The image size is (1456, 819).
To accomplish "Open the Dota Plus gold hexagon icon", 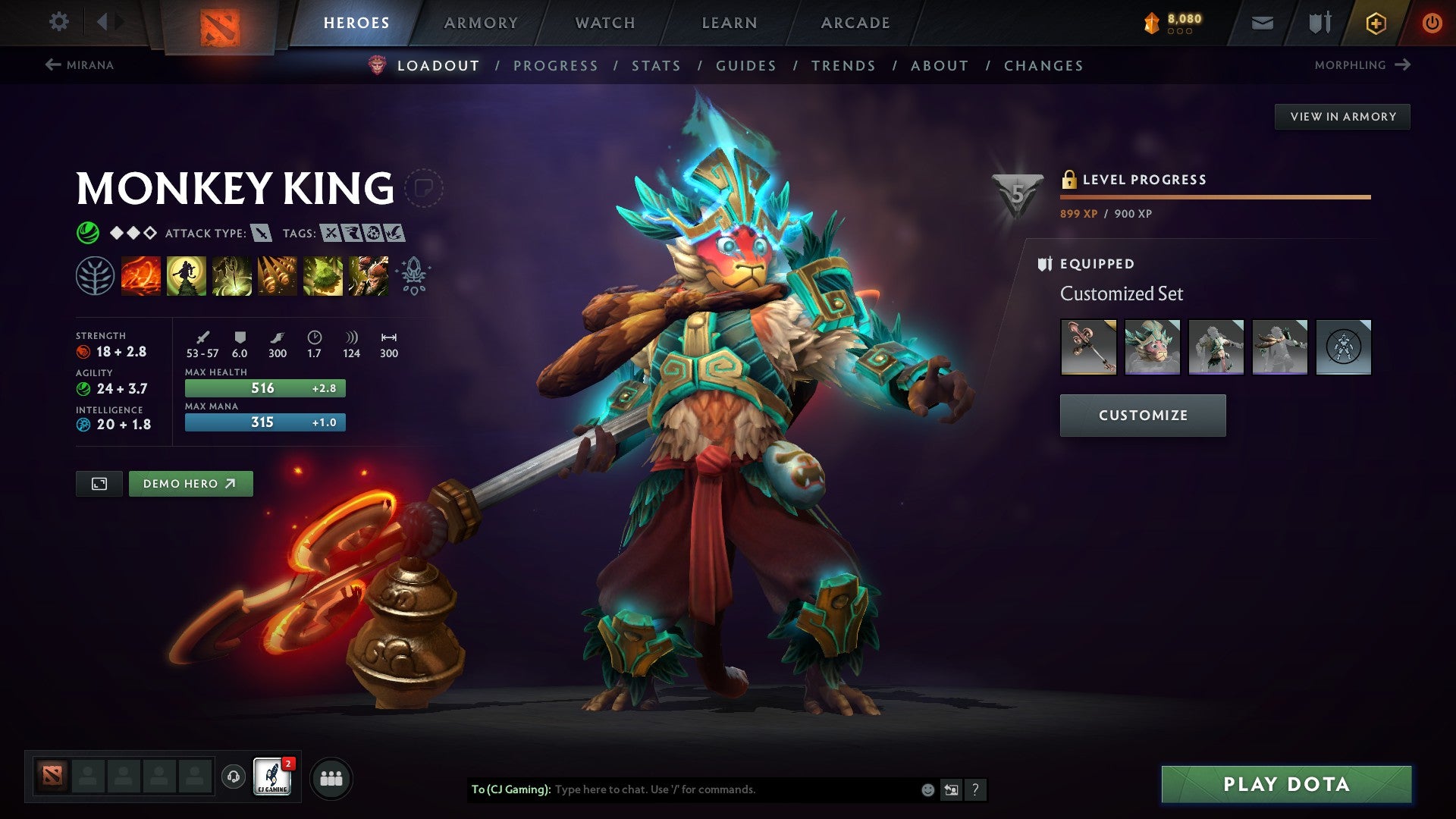I will pyautogui.click(x=1374, y=22).
